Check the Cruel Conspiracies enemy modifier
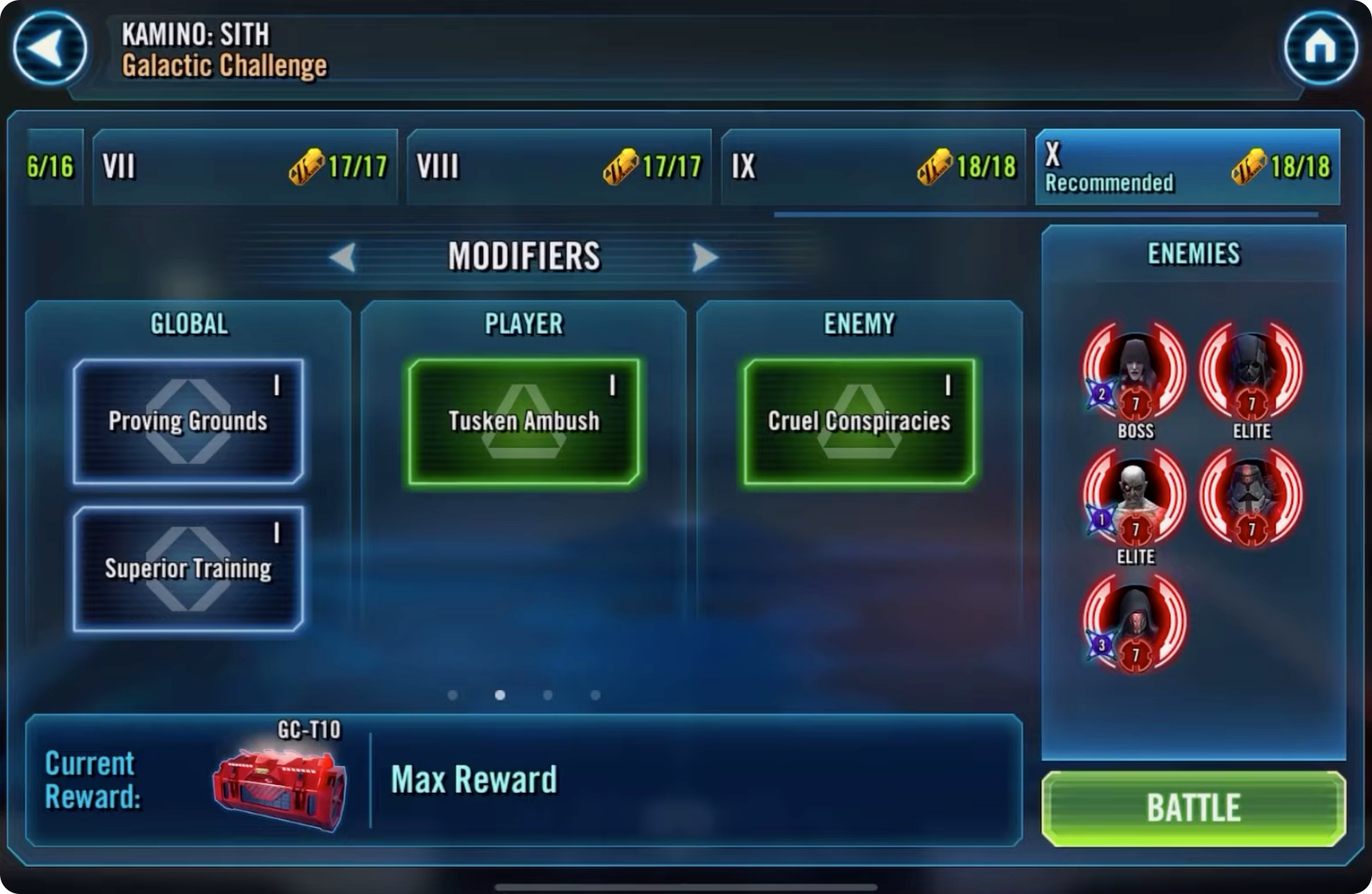This screenshot has height=894, width=1372. coord(859,422)
